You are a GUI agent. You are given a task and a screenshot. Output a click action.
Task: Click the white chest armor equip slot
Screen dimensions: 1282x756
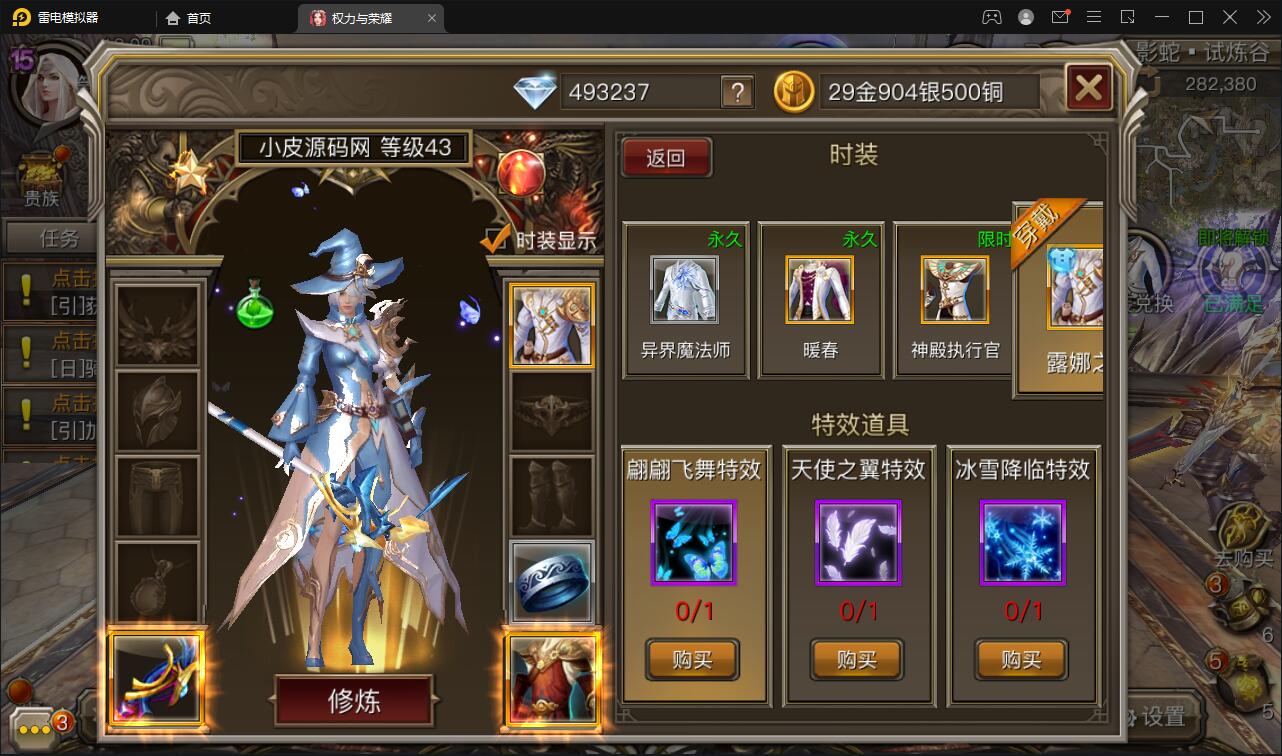[x=551, y=323]
